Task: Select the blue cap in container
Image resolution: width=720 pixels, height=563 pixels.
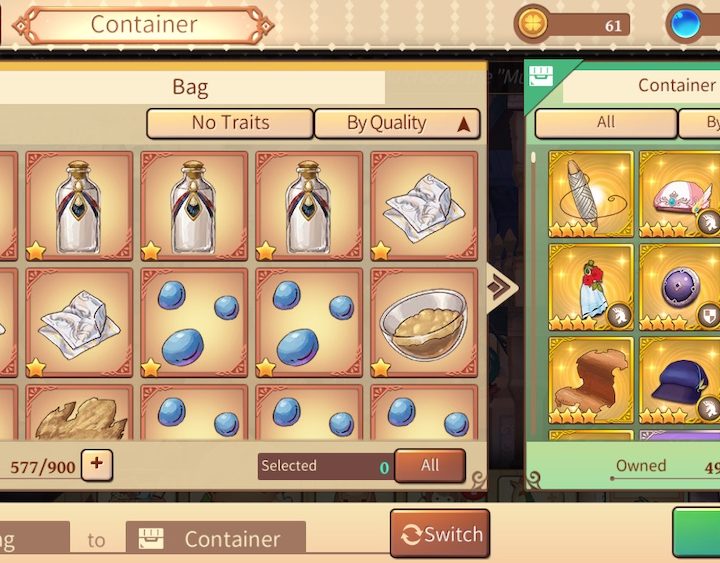Action: 680,378
